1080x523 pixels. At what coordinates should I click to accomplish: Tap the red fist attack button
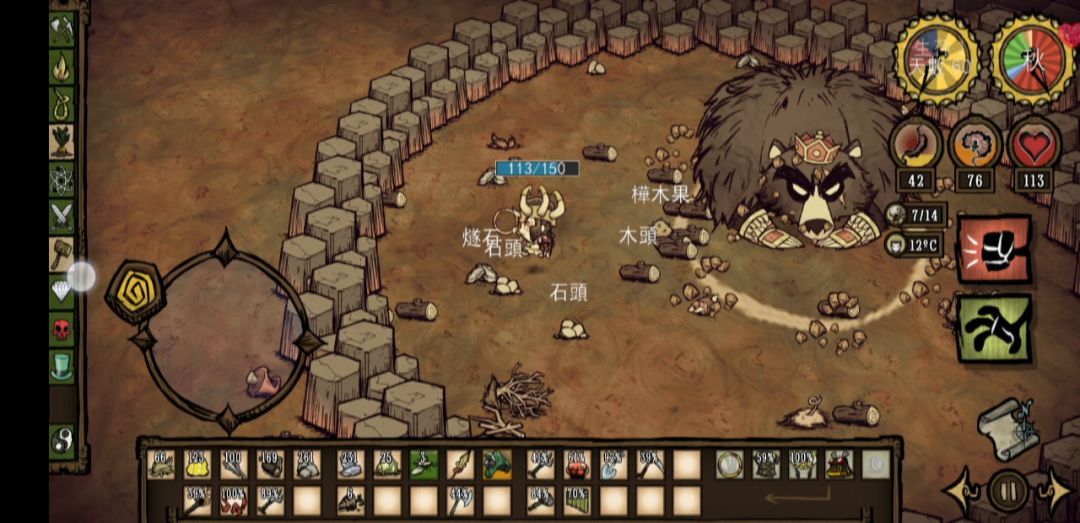coord(994,249)
